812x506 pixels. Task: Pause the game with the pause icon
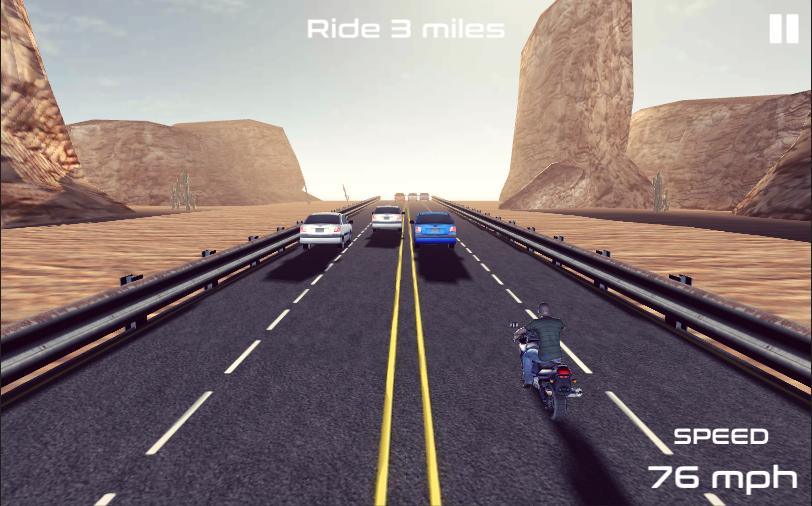point(783,29)
